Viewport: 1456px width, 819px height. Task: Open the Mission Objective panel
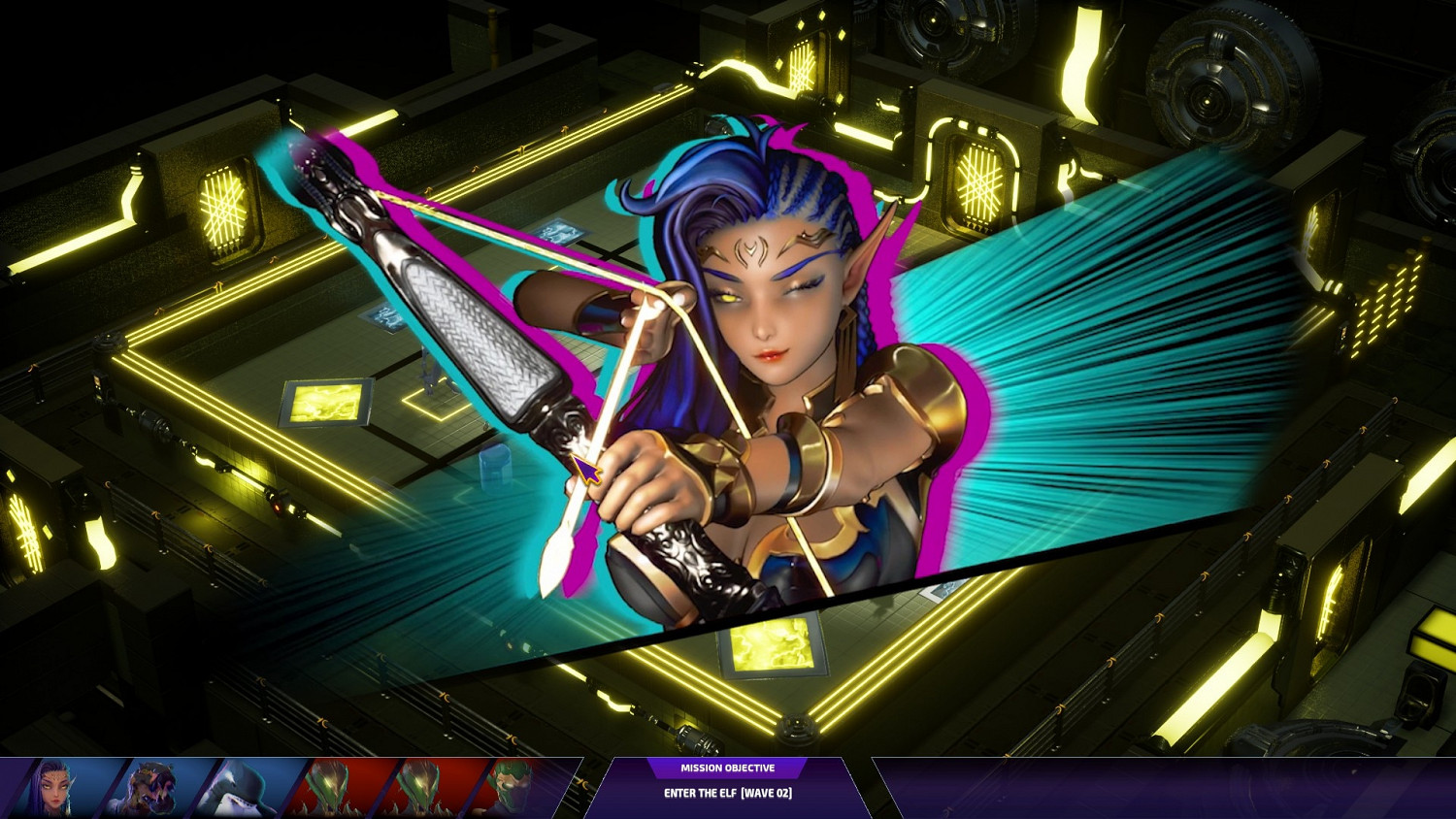pos(727,784)
